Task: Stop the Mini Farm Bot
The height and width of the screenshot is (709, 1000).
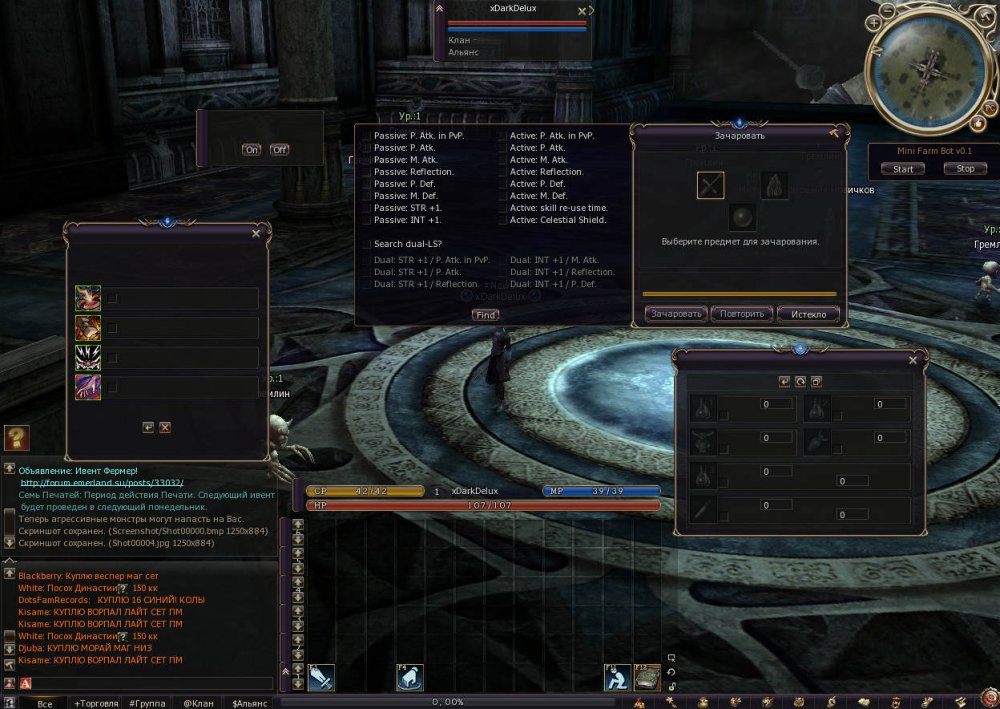Action: click(965, 169)
